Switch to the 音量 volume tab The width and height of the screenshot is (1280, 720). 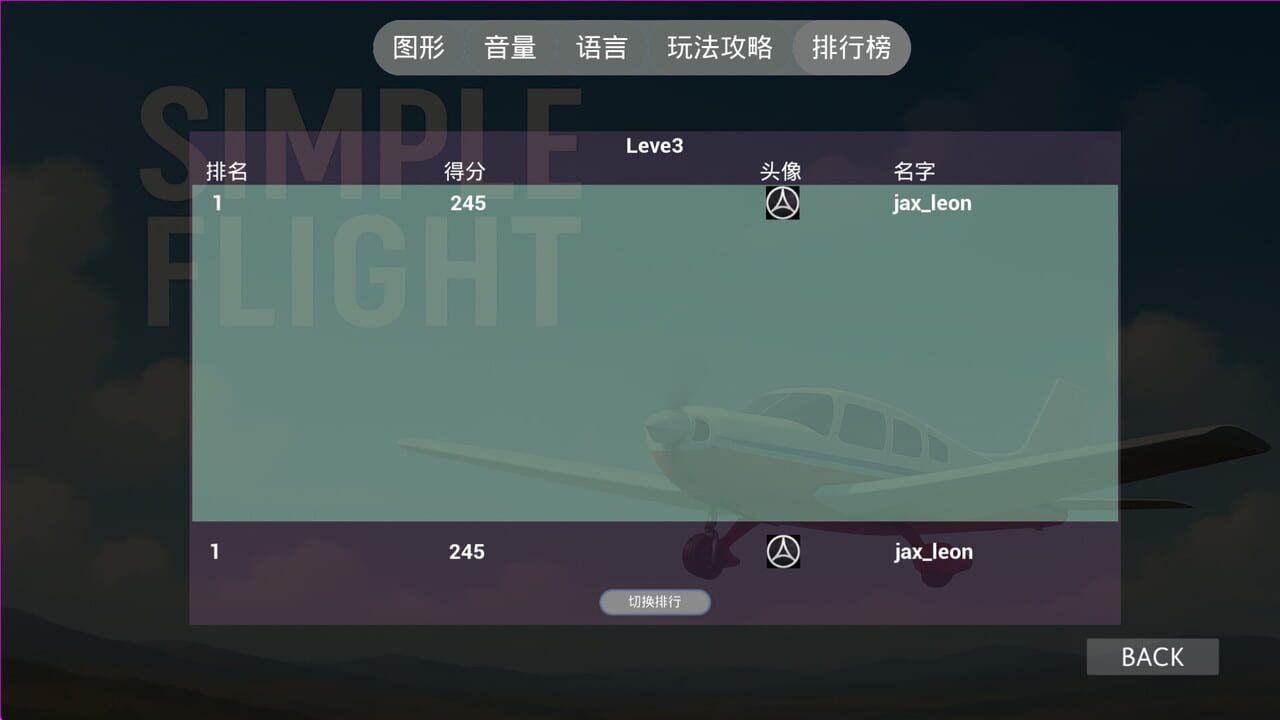pos(510,47)
